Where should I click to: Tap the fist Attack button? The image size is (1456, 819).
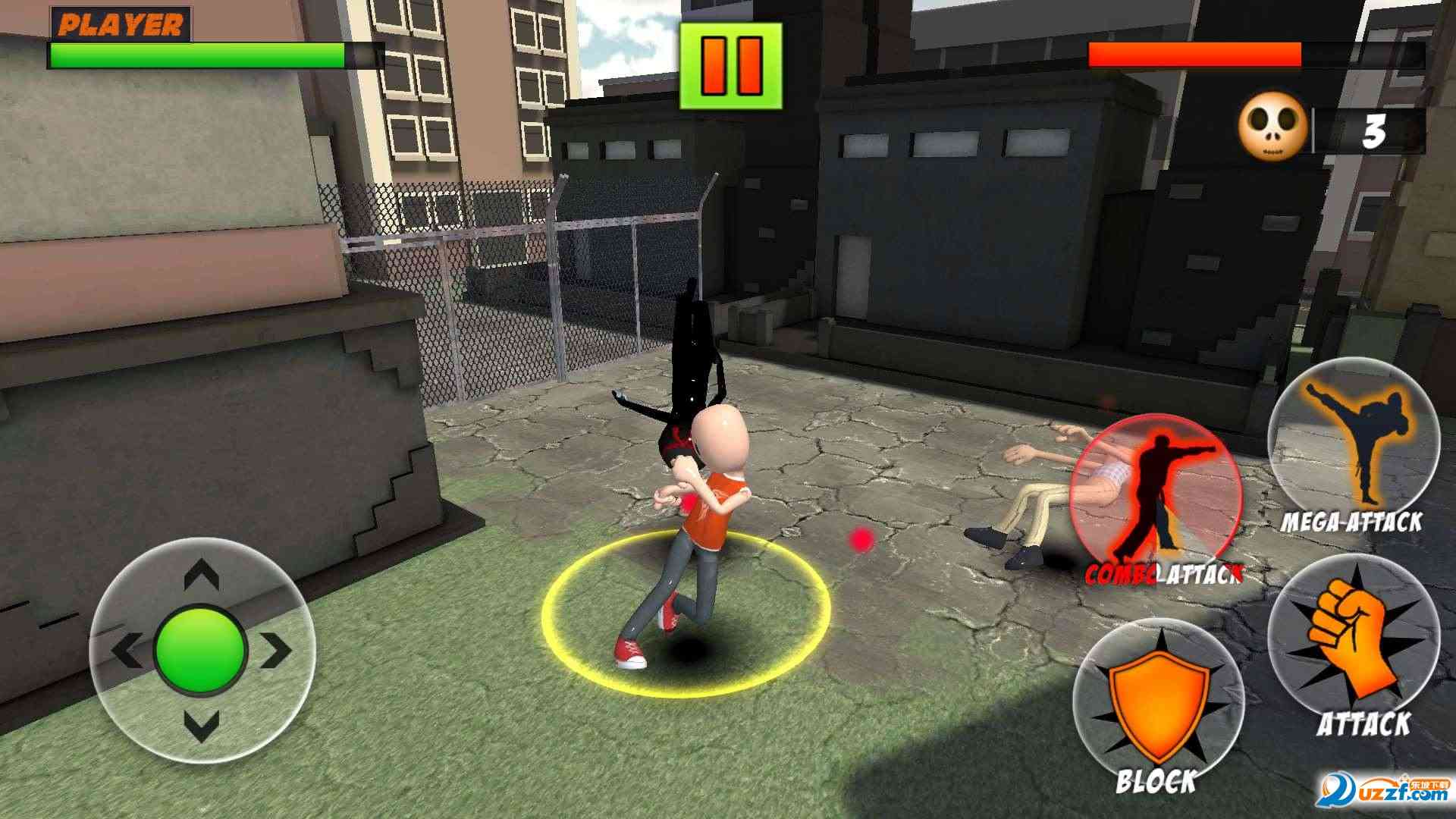[x=1354, y=641]
